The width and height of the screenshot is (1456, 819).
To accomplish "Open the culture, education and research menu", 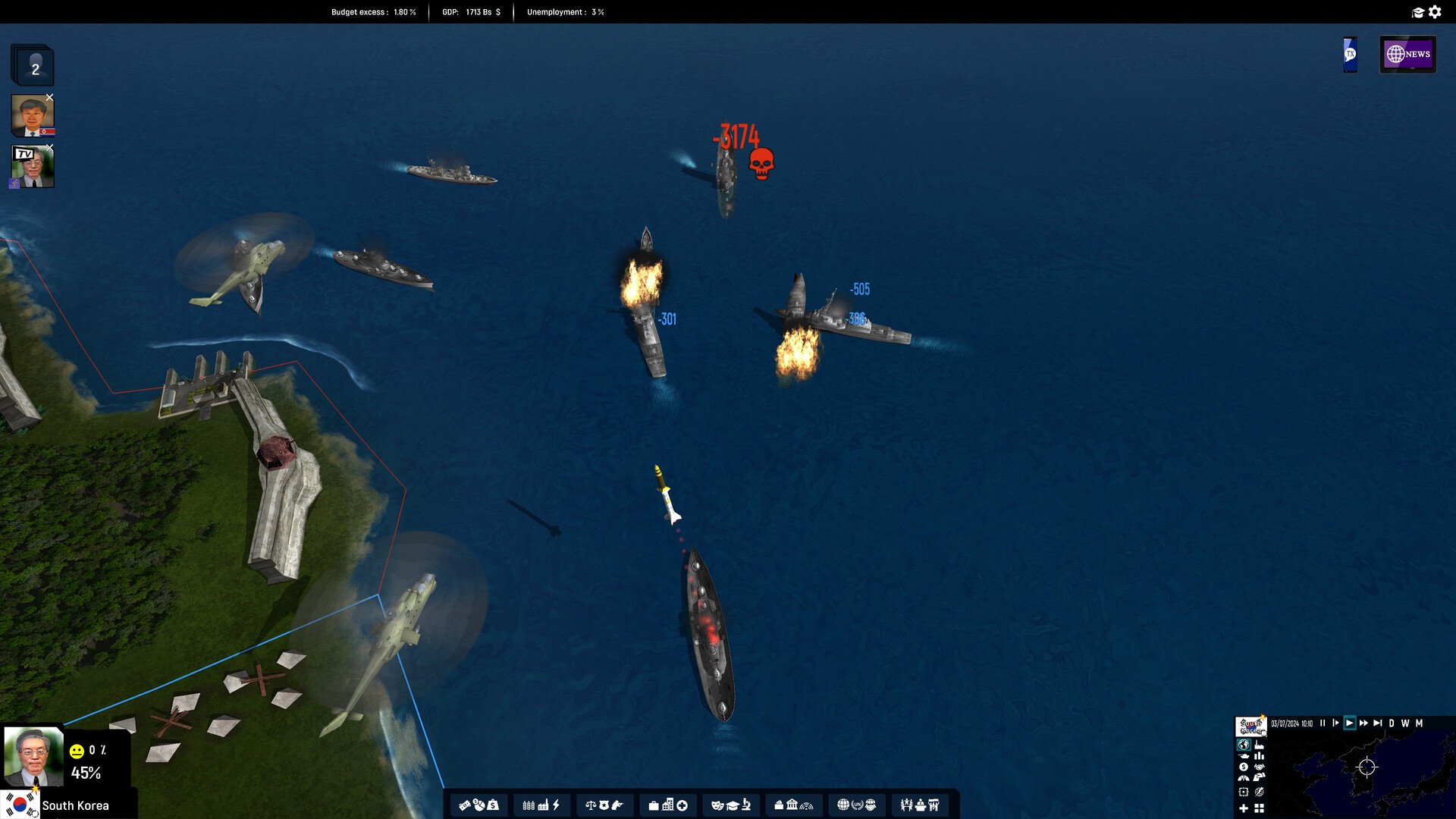I will tap(731, 805).
